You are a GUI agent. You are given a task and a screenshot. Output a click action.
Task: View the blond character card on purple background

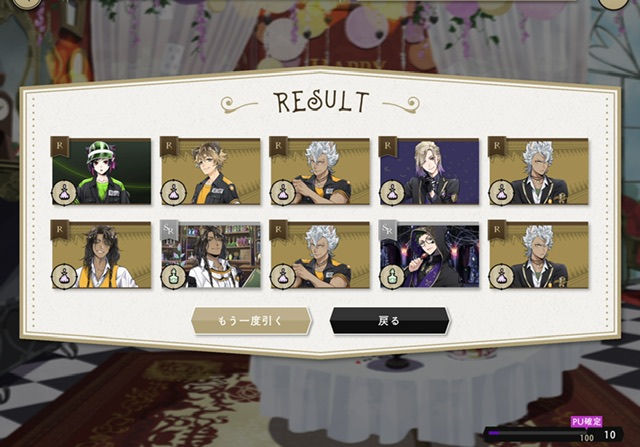(x=428, y=171)
